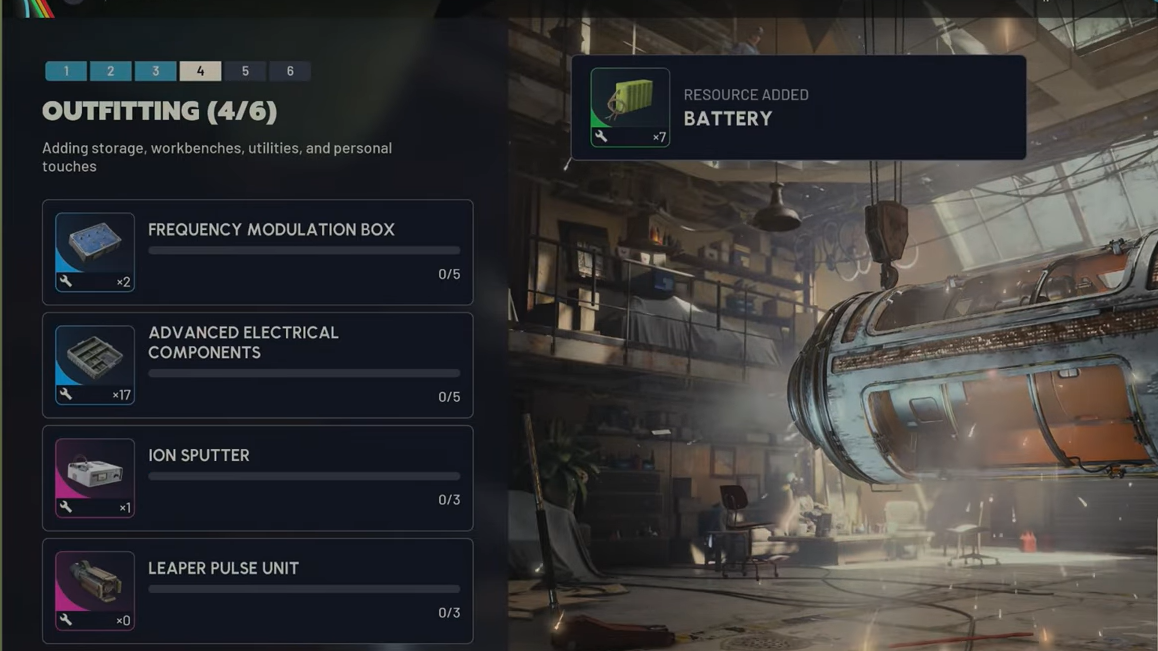
Task: Go to stage tab 5
Action: [245, 71]
